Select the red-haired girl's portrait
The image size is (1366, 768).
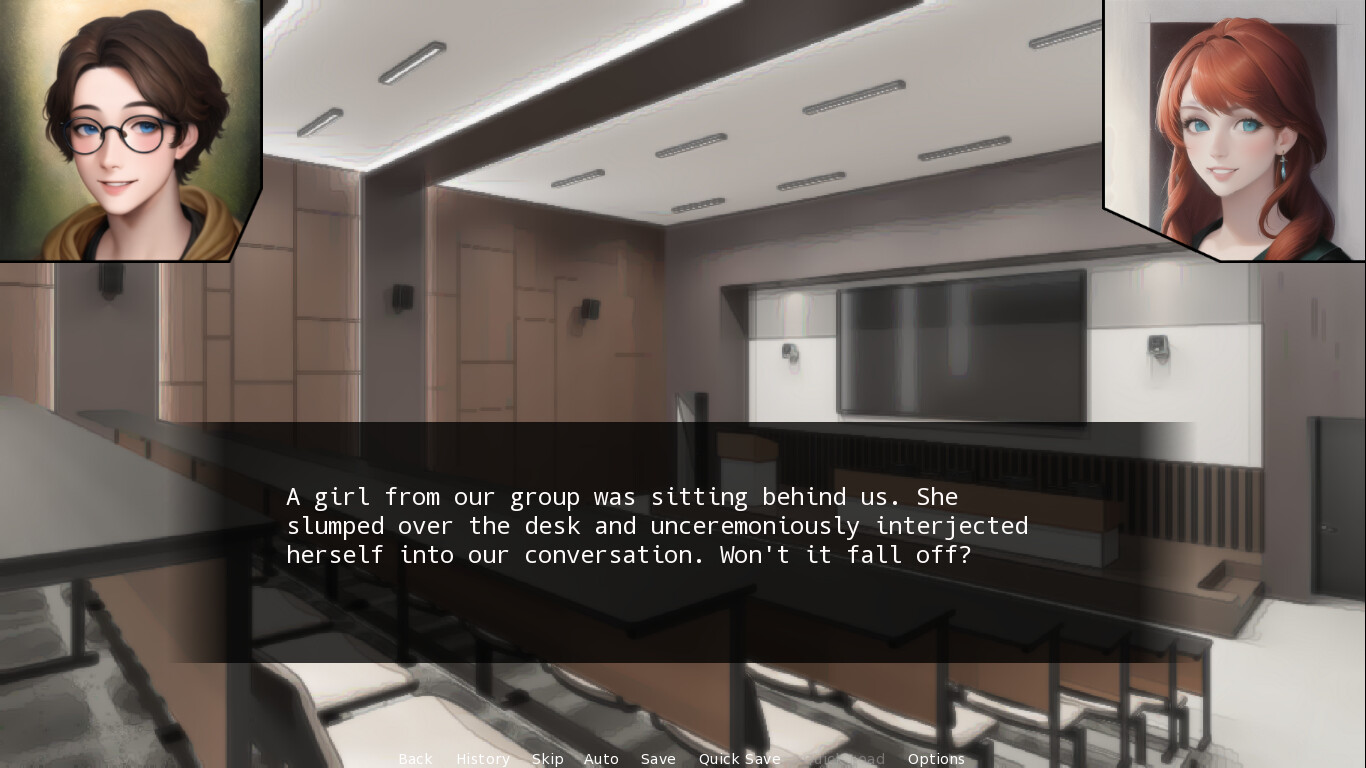[1230, 130]
